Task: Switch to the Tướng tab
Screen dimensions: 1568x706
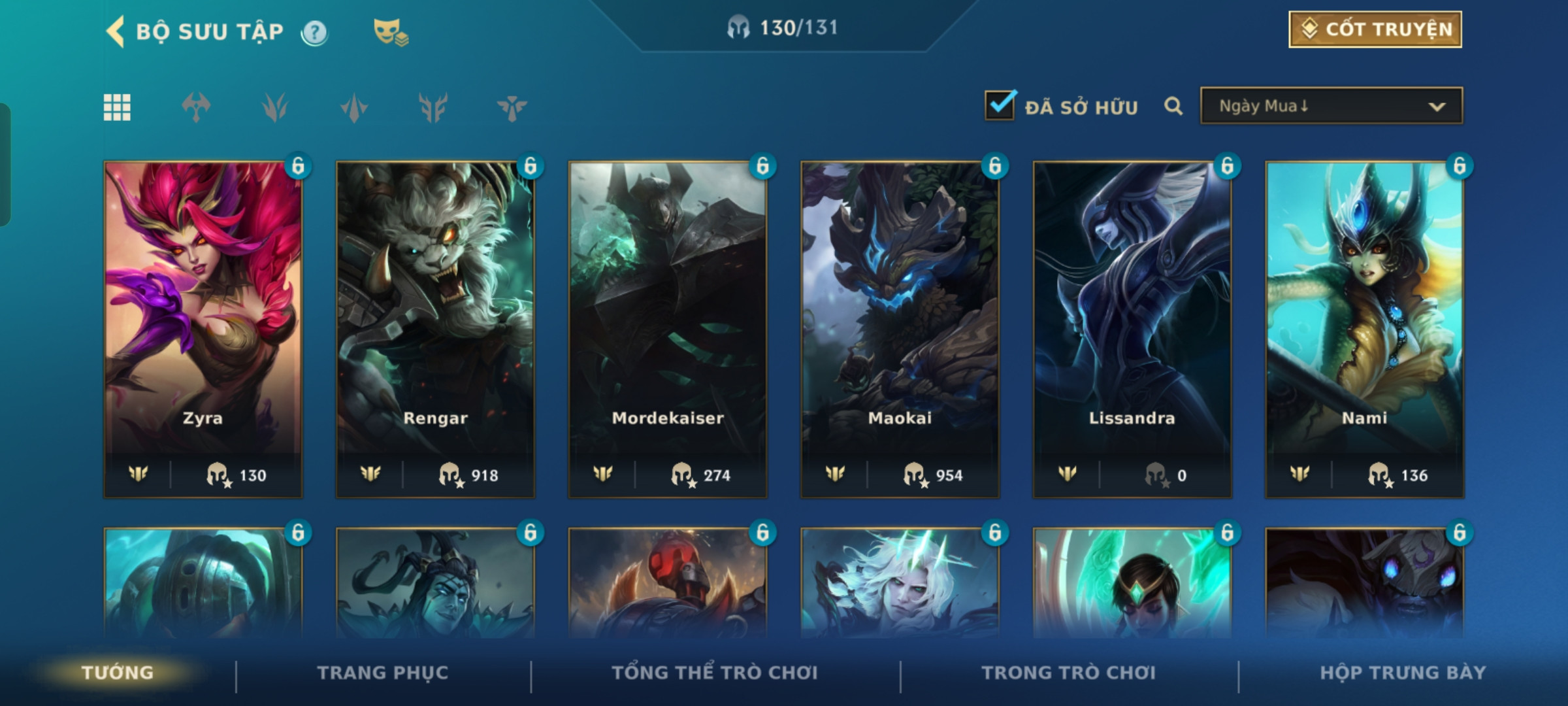Action: pyautogui.click(x=118, y=673)
